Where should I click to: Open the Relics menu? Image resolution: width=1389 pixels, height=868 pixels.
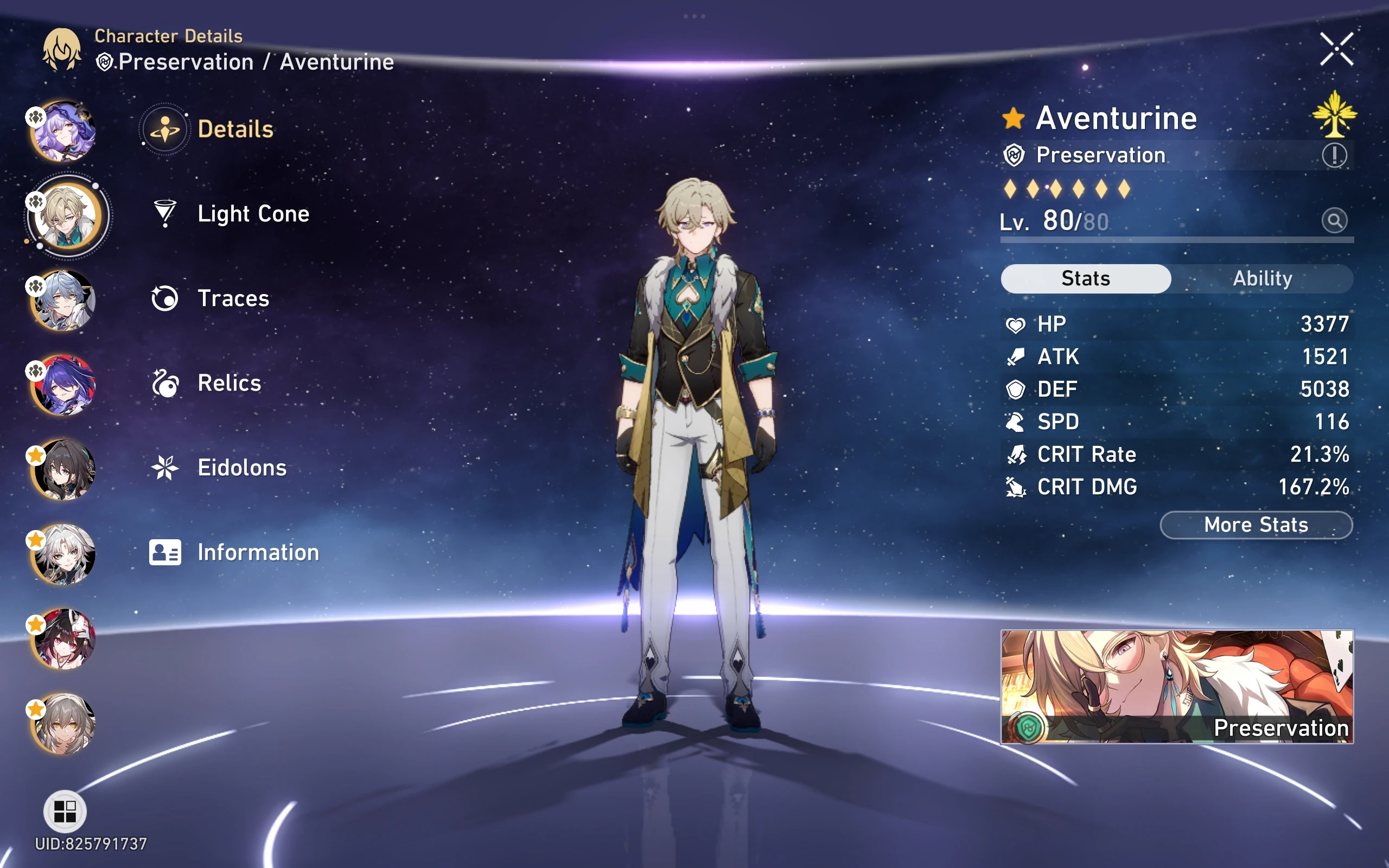229,383
